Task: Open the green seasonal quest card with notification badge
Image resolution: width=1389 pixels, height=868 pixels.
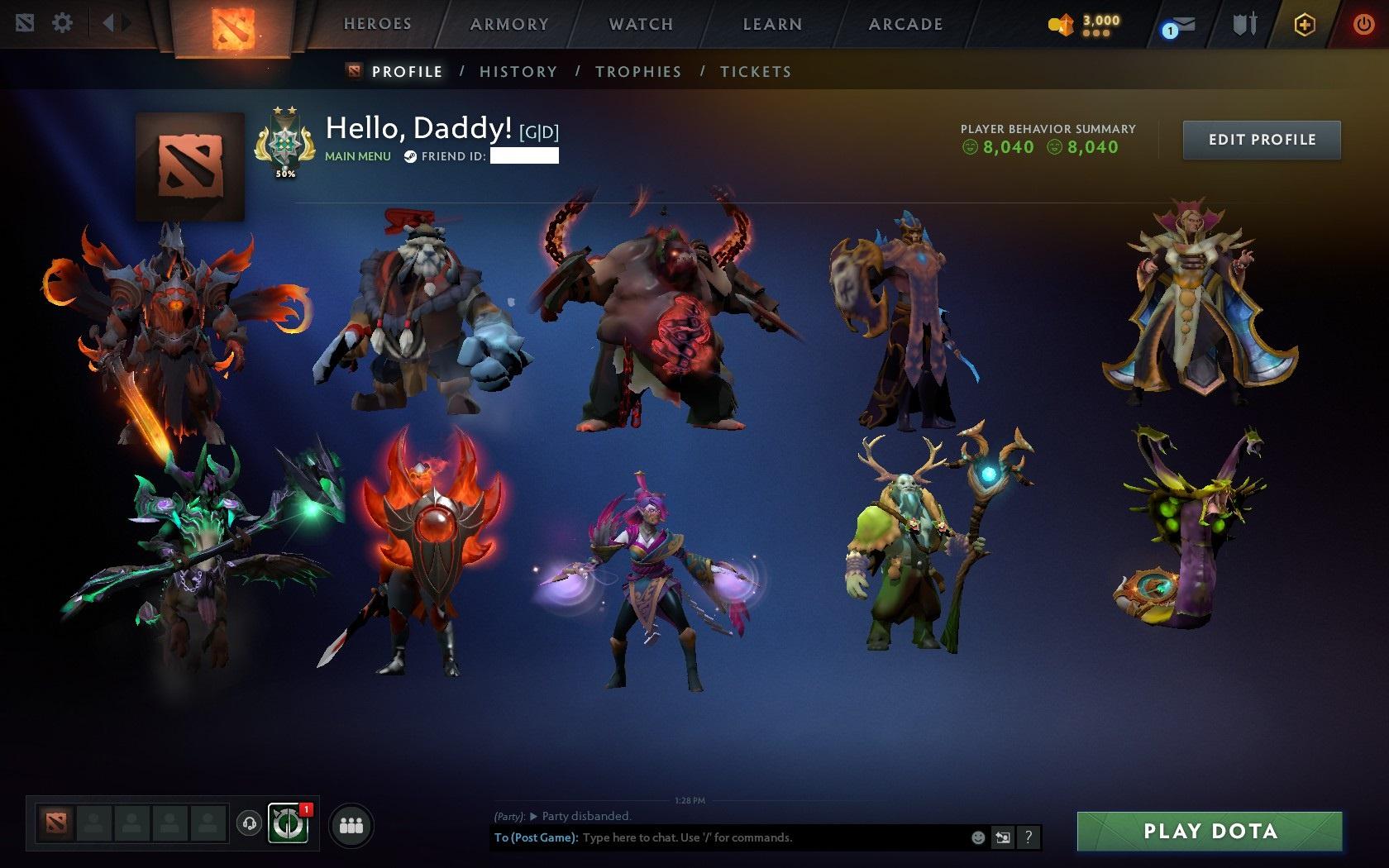Action: (x=289, y=823)
